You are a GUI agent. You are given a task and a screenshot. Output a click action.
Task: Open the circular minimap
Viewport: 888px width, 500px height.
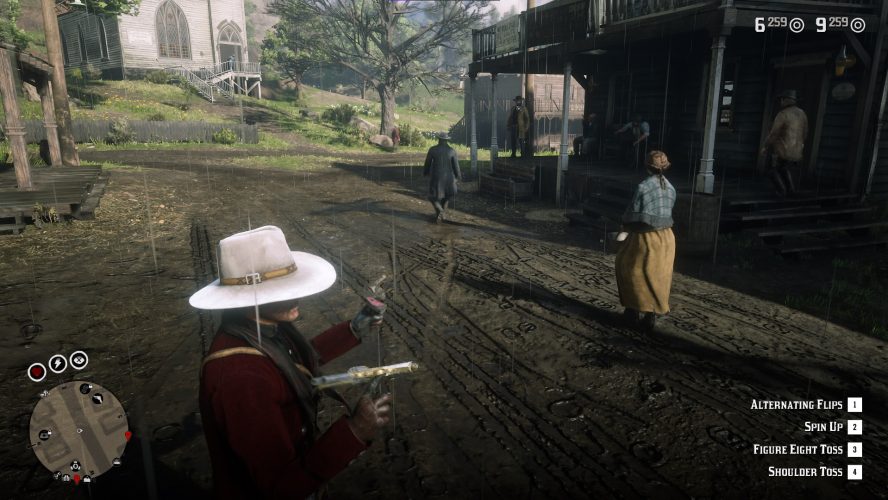coord(79,428)
